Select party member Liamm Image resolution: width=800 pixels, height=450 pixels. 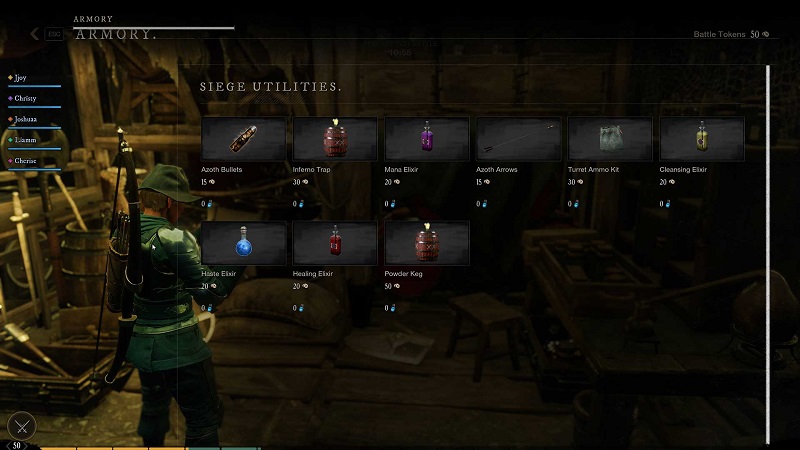(26, 140)
